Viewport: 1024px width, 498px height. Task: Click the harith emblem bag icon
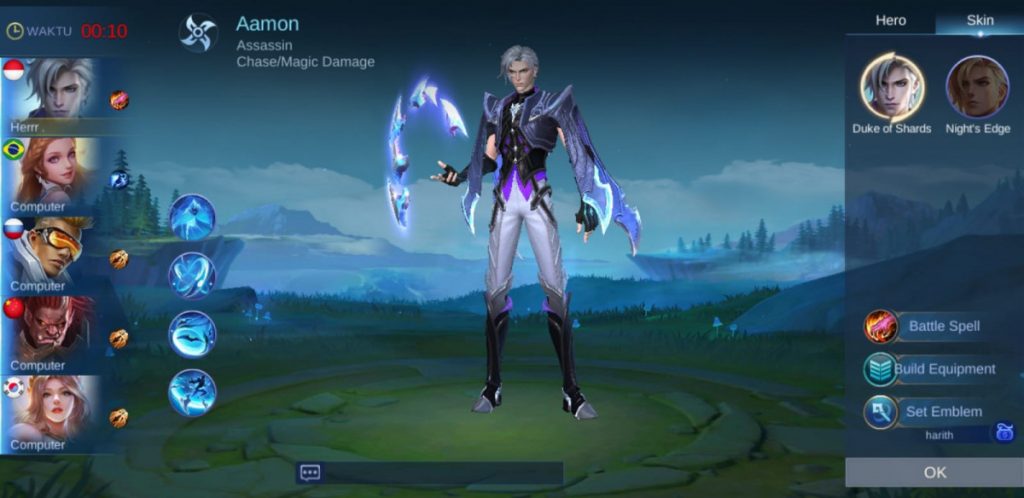[1003, 433]
